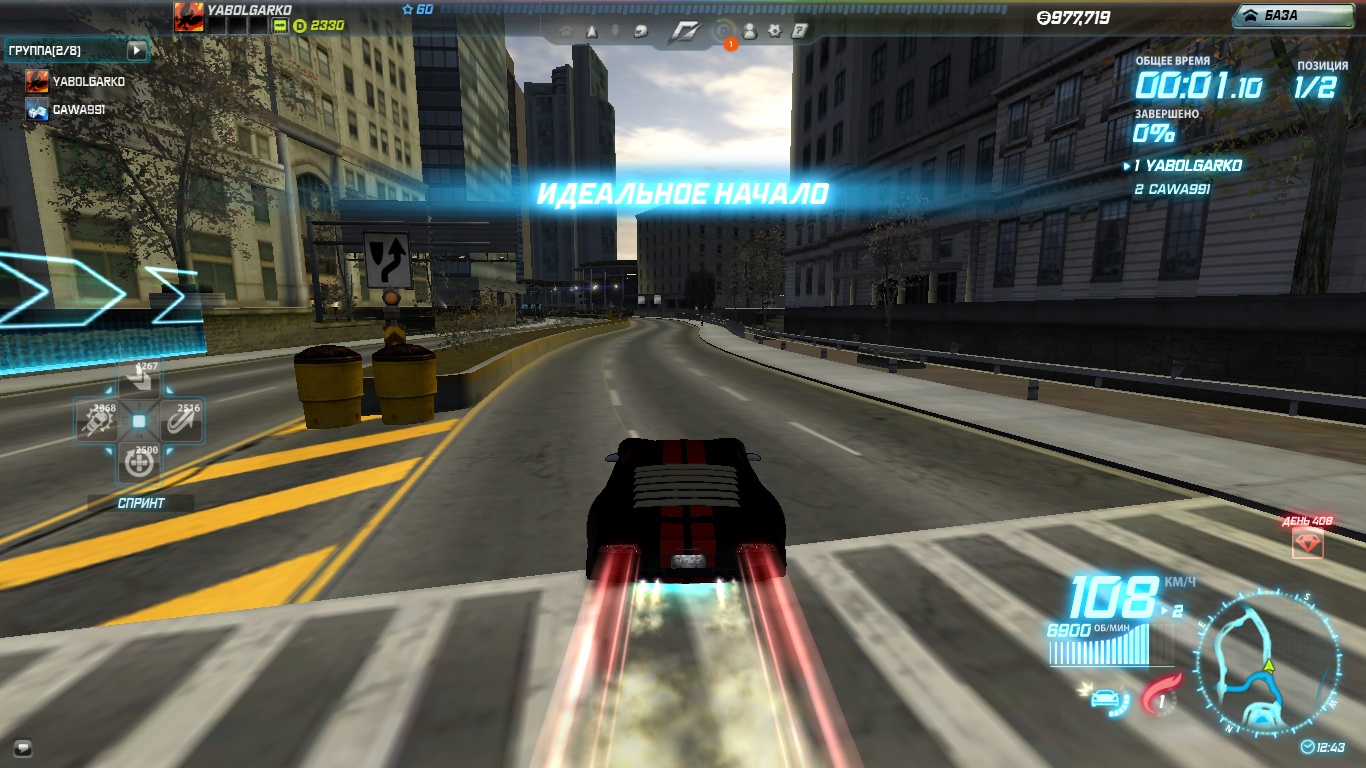Open the settings gear icon
Image resolution: width=1366 pixels, height=768 pixels.
click(774, 31)
